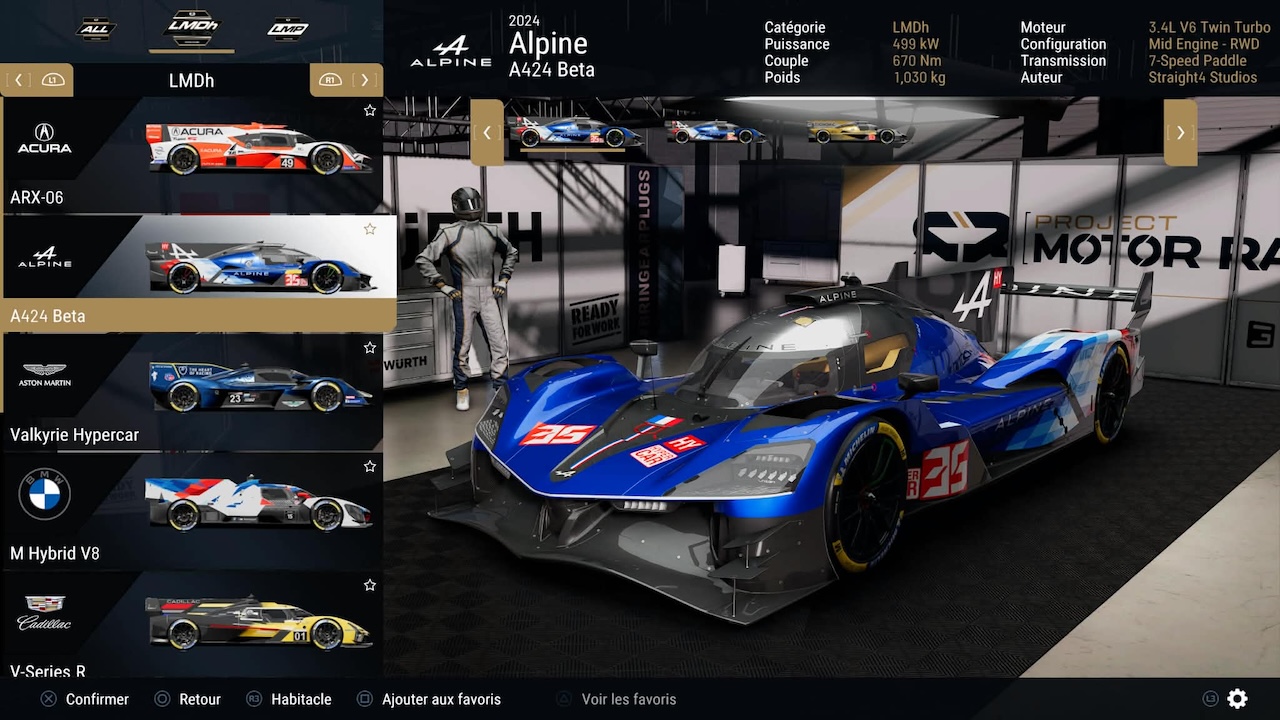Select the Cadillac V-Series.R car

pos(190,625)
